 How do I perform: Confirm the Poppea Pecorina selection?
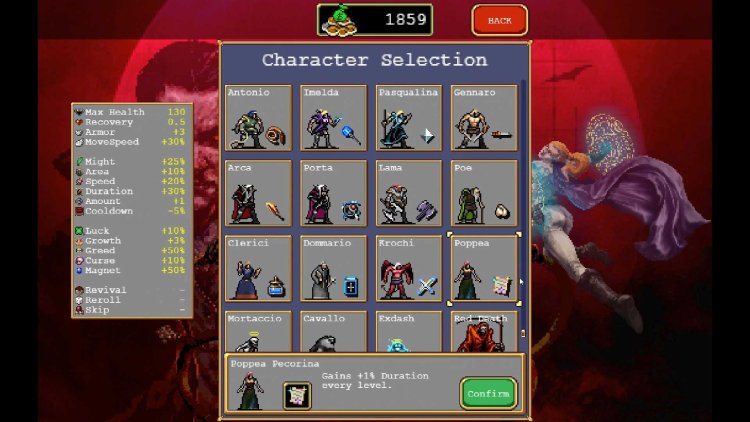coord(488,393)
